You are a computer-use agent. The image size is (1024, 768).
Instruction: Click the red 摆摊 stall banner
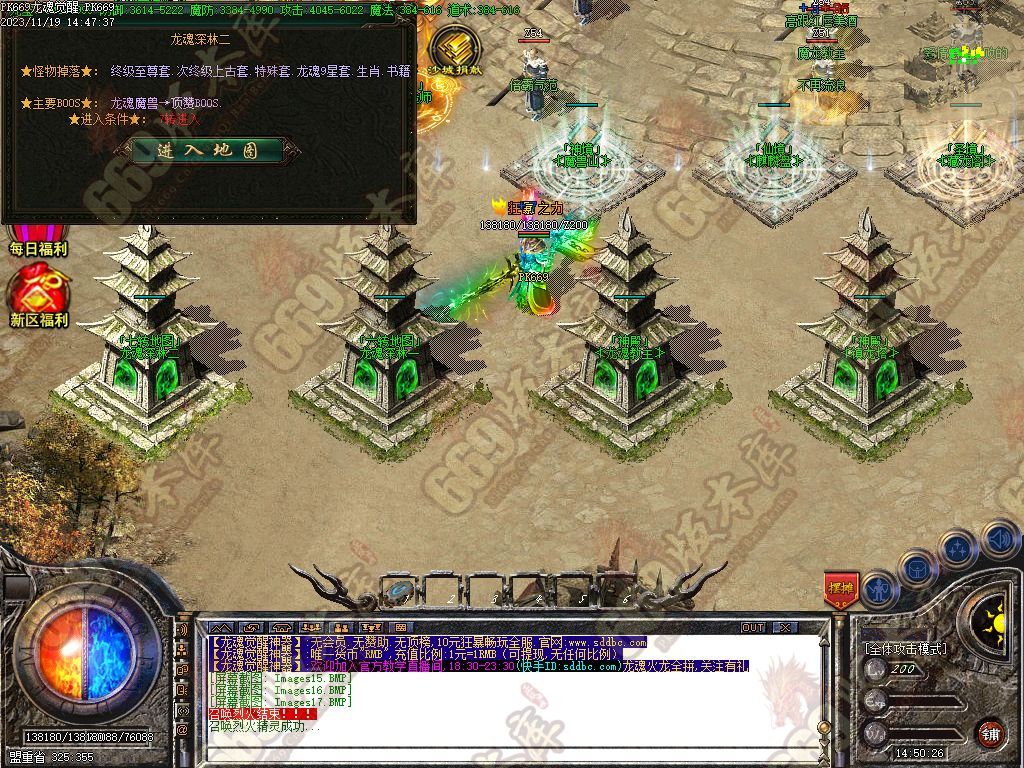840,590
